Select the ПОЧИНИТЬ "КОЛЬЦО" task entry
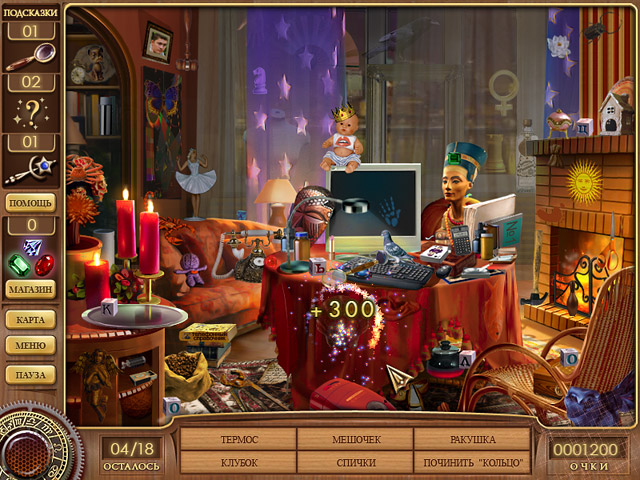This screenshot has height=480, width=640. pyautogui.click(x=472, y=462)
